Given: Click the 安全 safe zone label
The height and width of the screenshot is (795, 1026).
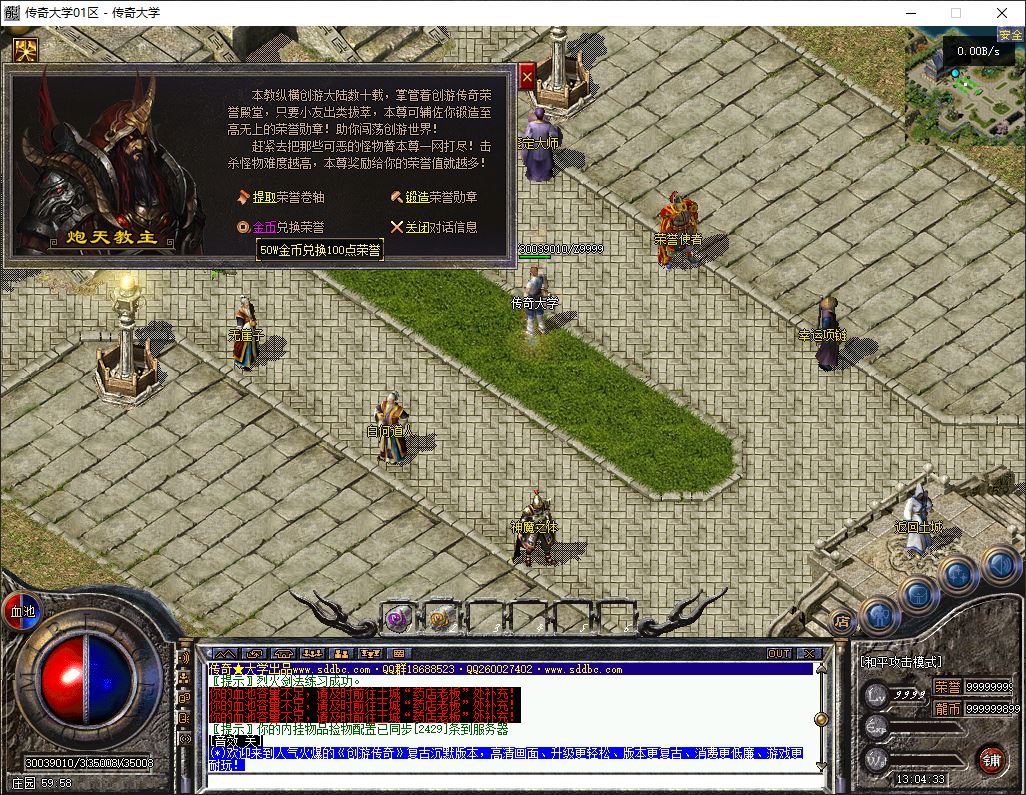Looking at the screenshot, I should tap(1010, 35).
